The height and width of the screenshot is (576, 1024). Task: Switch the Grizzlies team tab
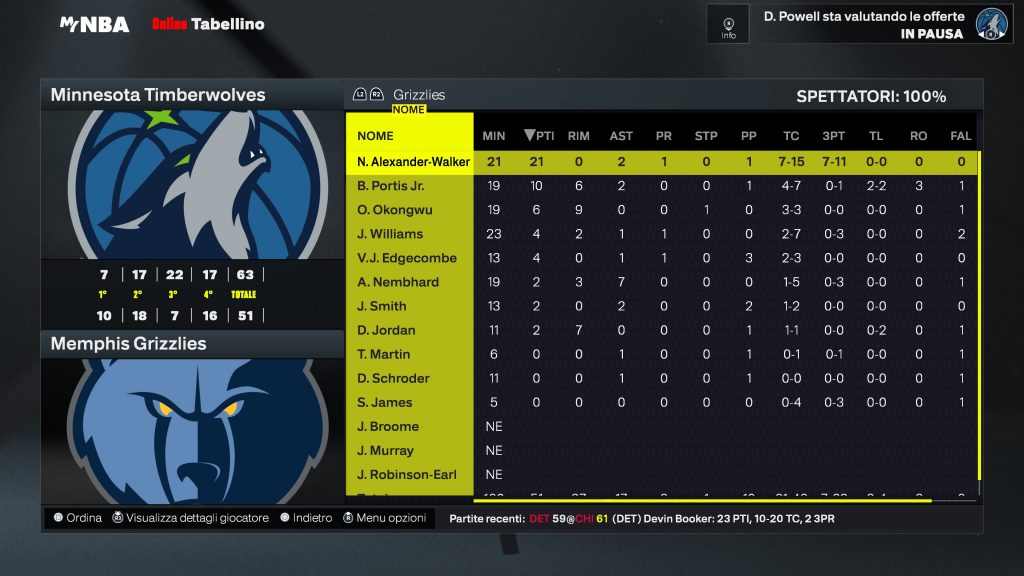[419, 95]
